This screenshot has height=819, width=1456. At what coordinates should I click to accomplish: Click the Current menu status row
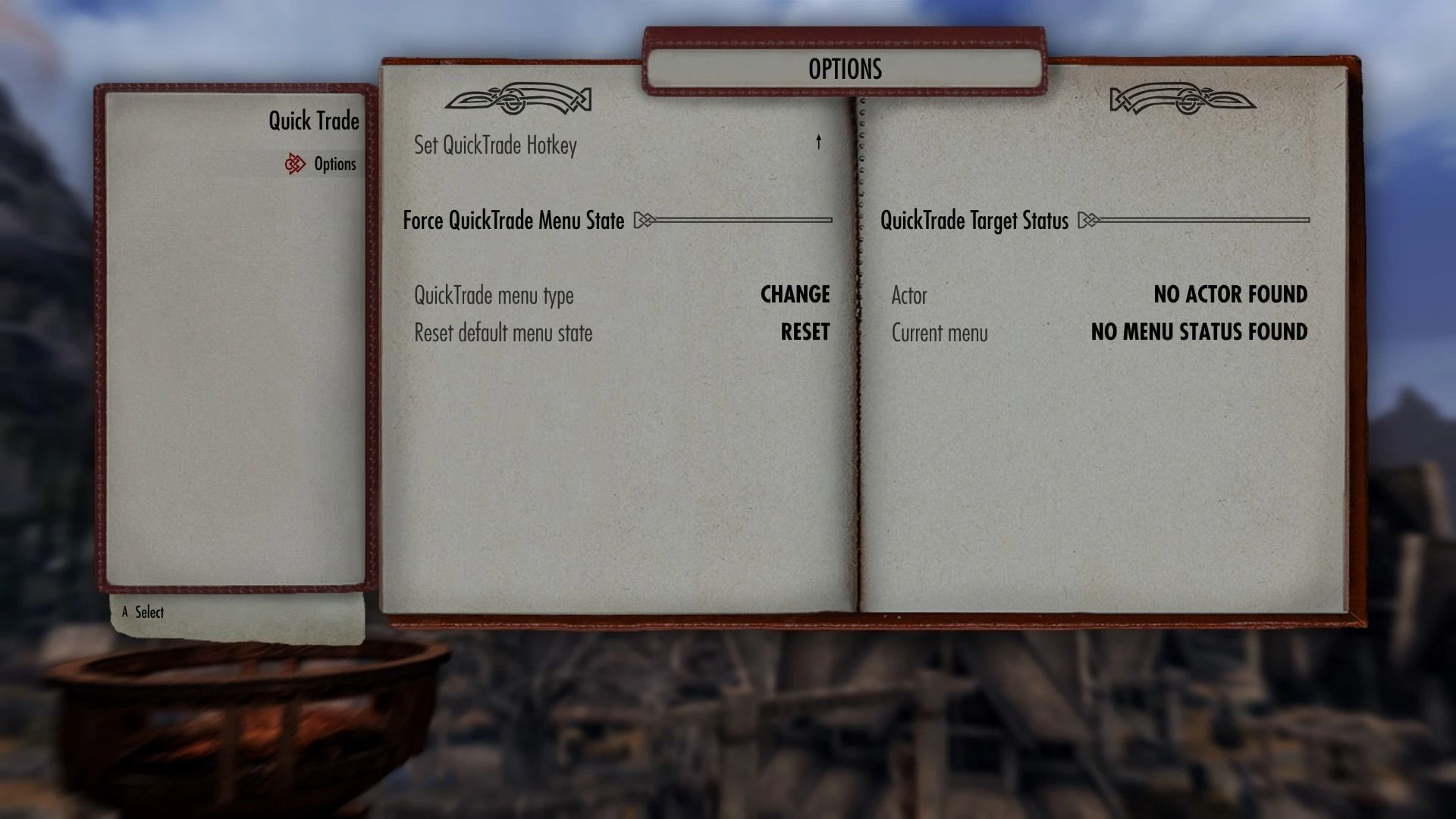click(x=940, y=332)
